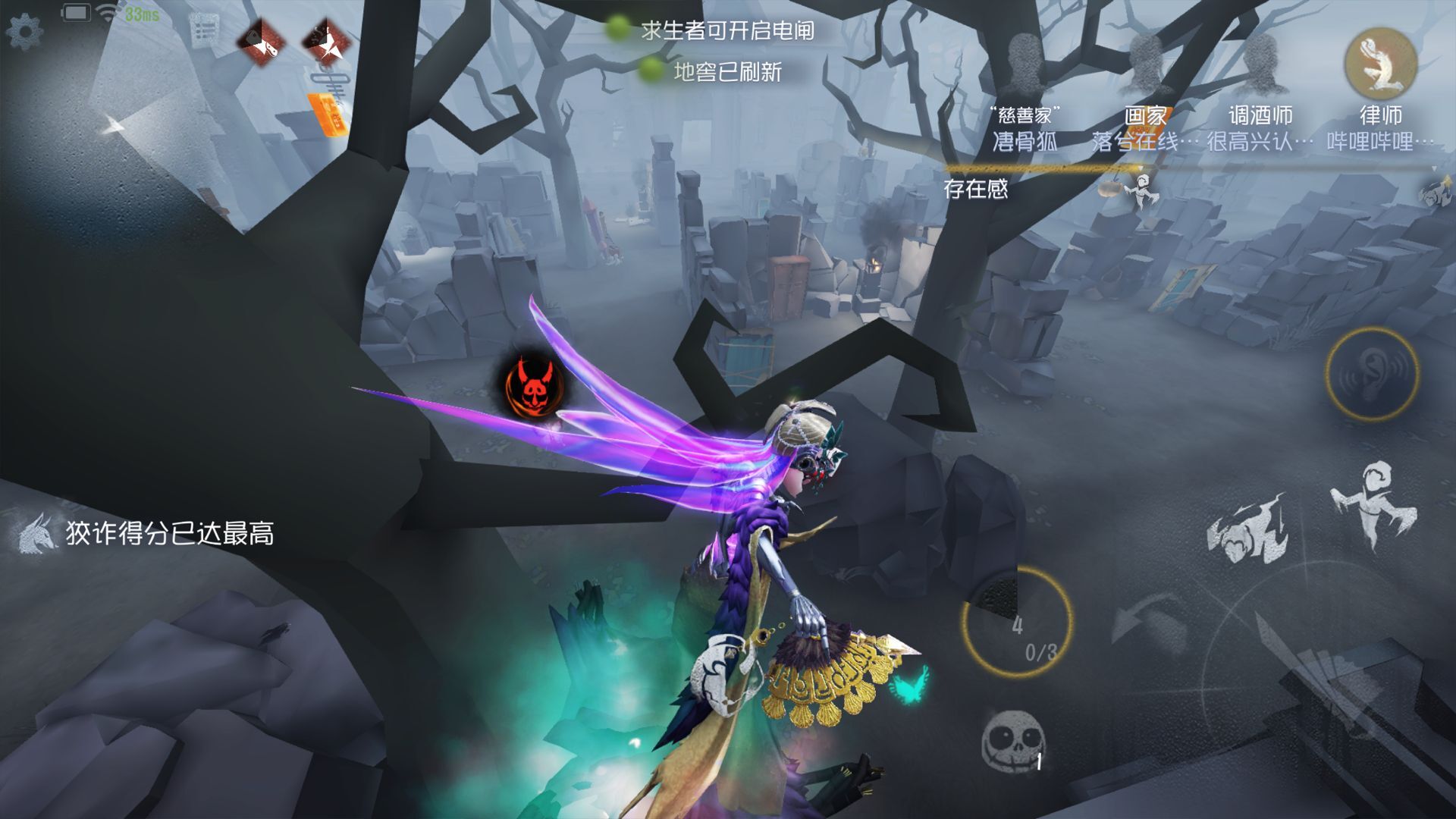This screenshot has width=1456, height=819.
Task: Open the settings gear menu
Action: (24, 32)
